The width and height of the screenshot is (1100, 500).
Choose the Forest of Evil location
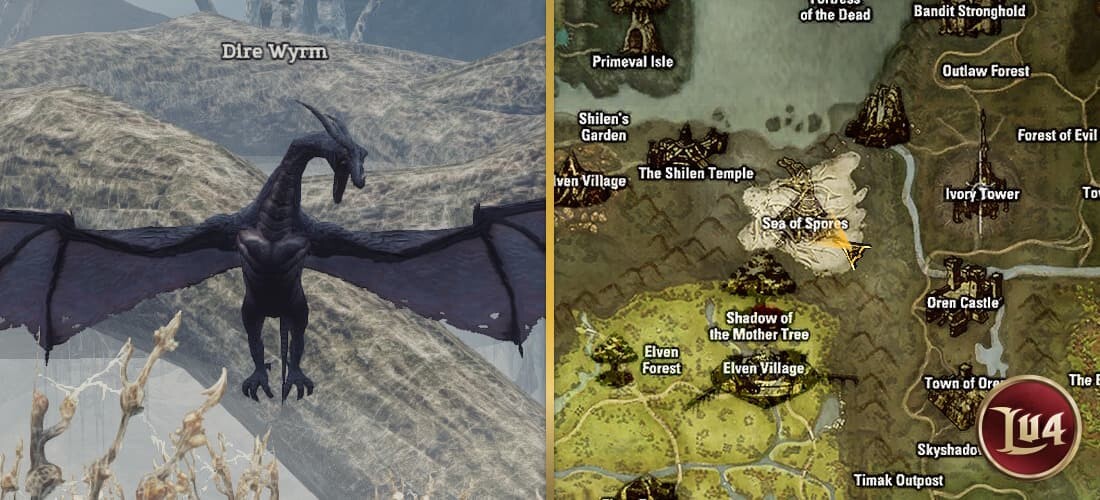point(1057,135)
